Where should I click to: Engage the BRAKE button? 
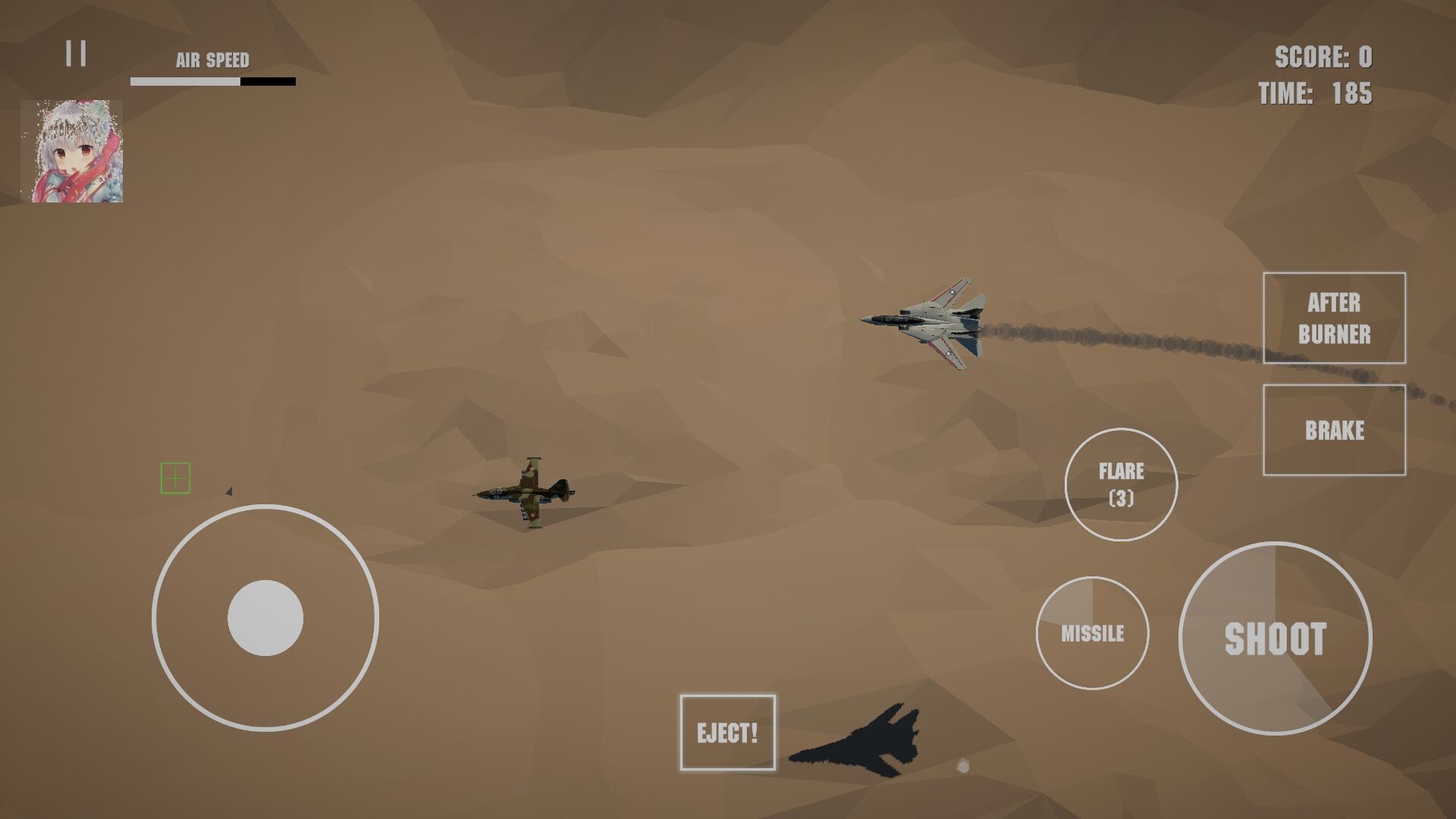point(1333,431)
